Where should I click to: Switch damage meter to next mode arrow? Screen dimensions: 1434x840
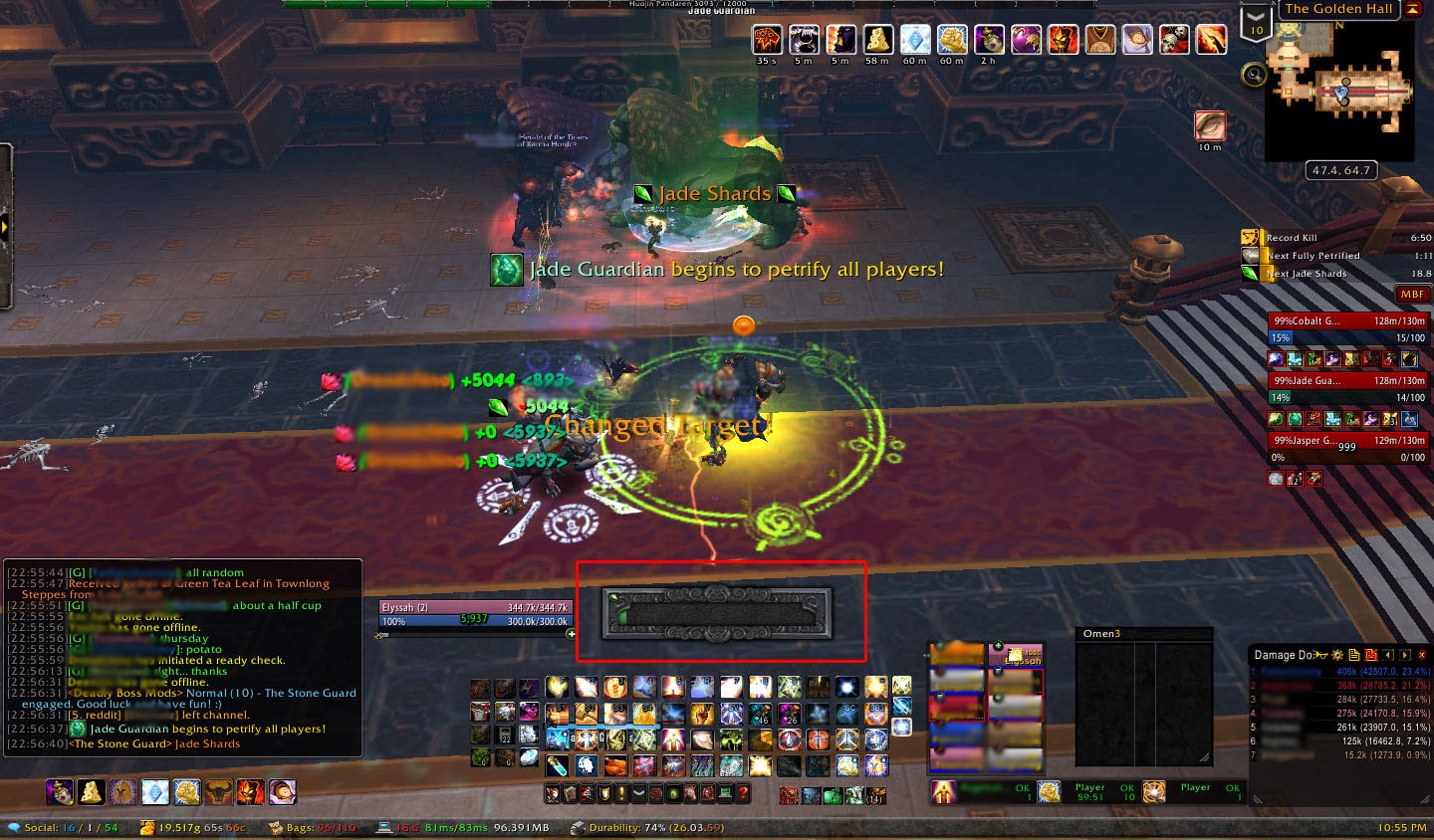coord(1405,655)
